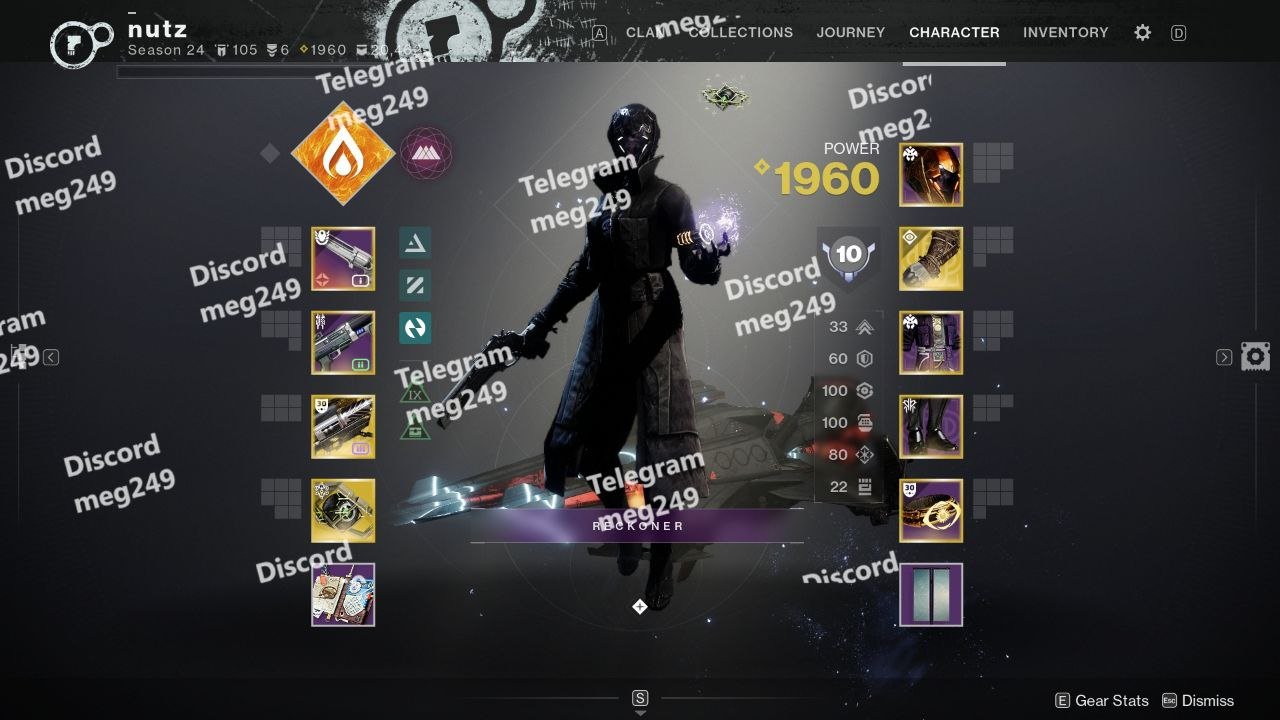1280x720 pixels.
Task: Inspect the equipped power weapon slot
Action: [343, 427]
